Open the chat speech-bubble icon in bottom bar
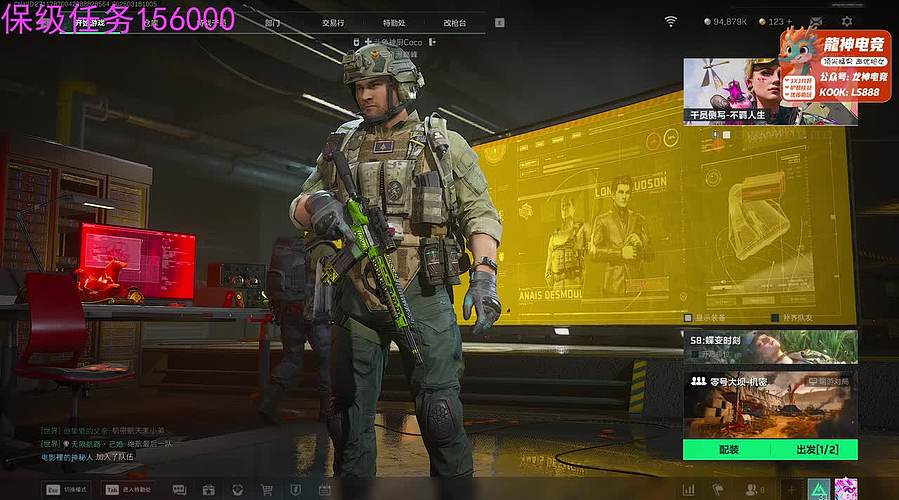This screenshot has height=500, width=899. 180,490
